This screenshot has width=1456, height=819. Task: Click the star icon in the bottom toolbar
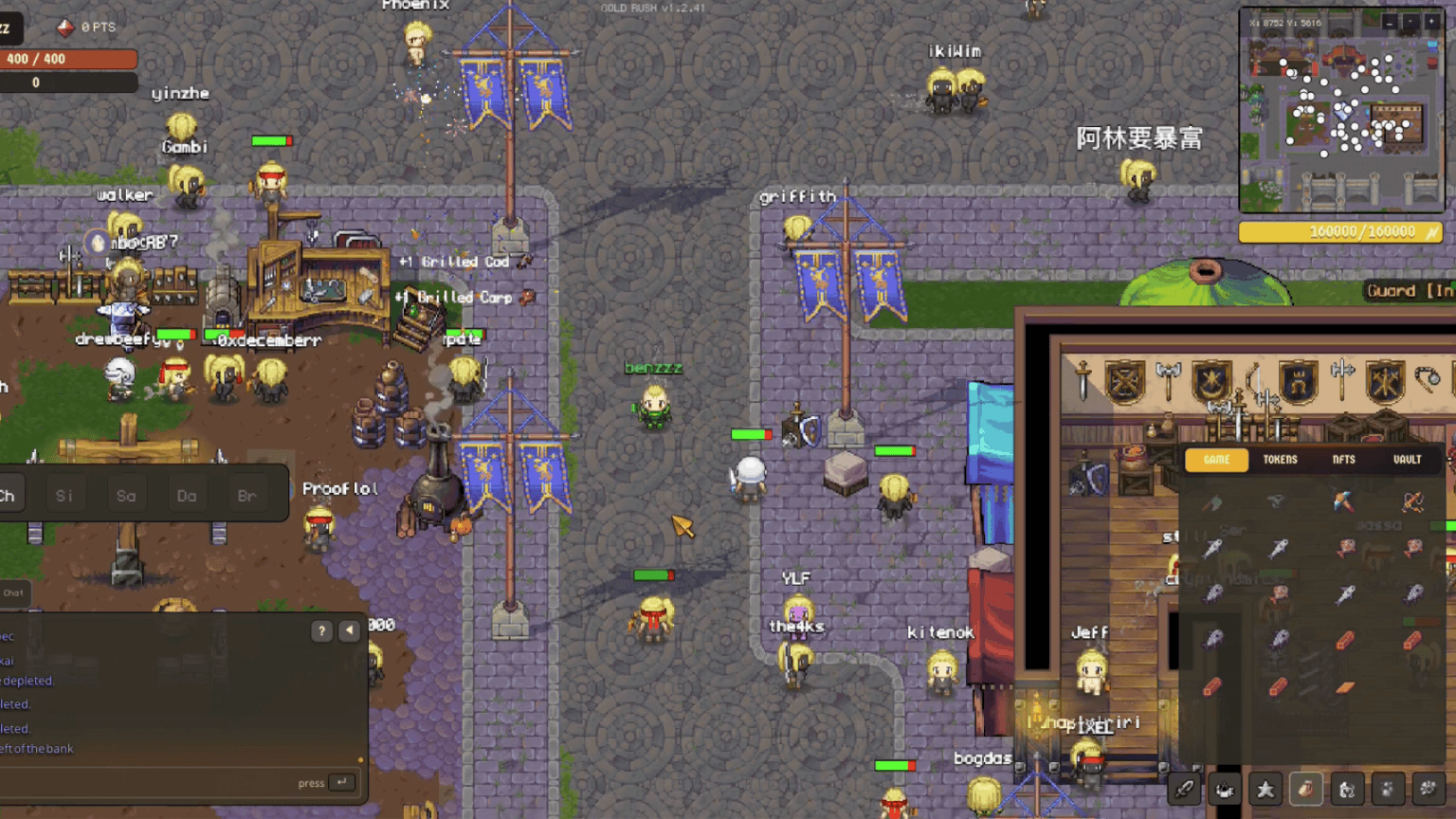point(1265,788)
